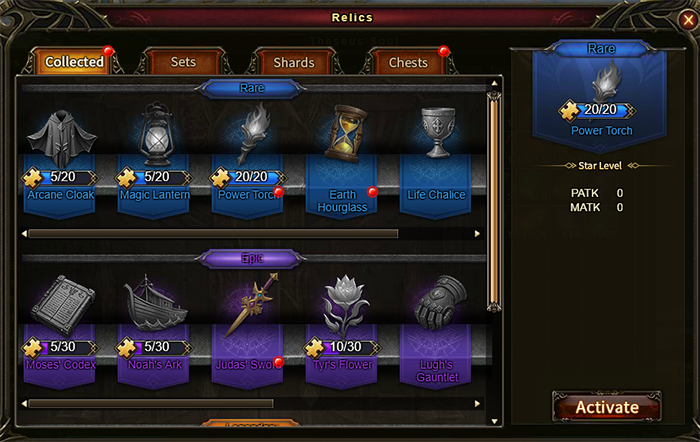This screenshot has height=442, width=700.
Task: Switch to the Collected tab
Action: (x=75, y=62)
